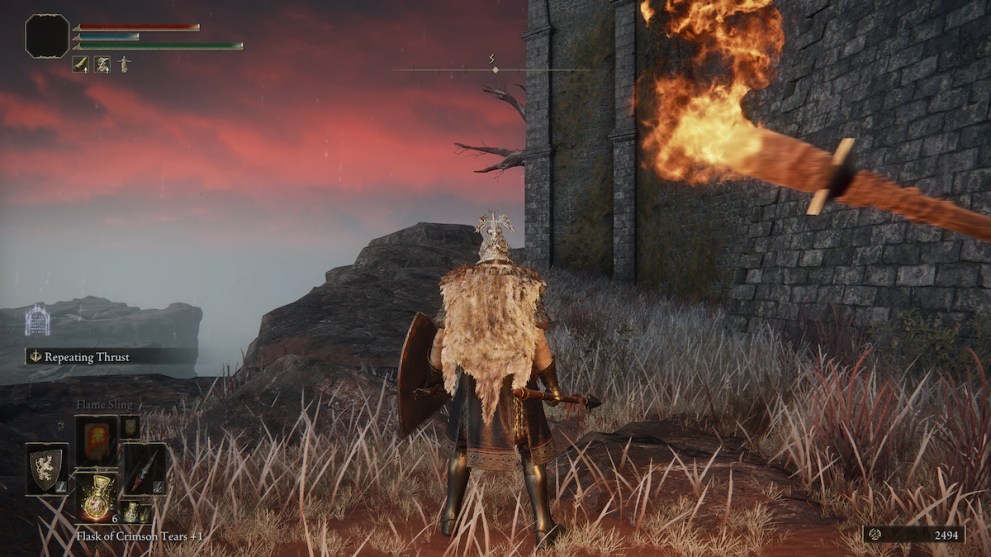Screen dimensions: 991x557
Task: Click the pale figure status icon
Action: click(x=123, y=64)
